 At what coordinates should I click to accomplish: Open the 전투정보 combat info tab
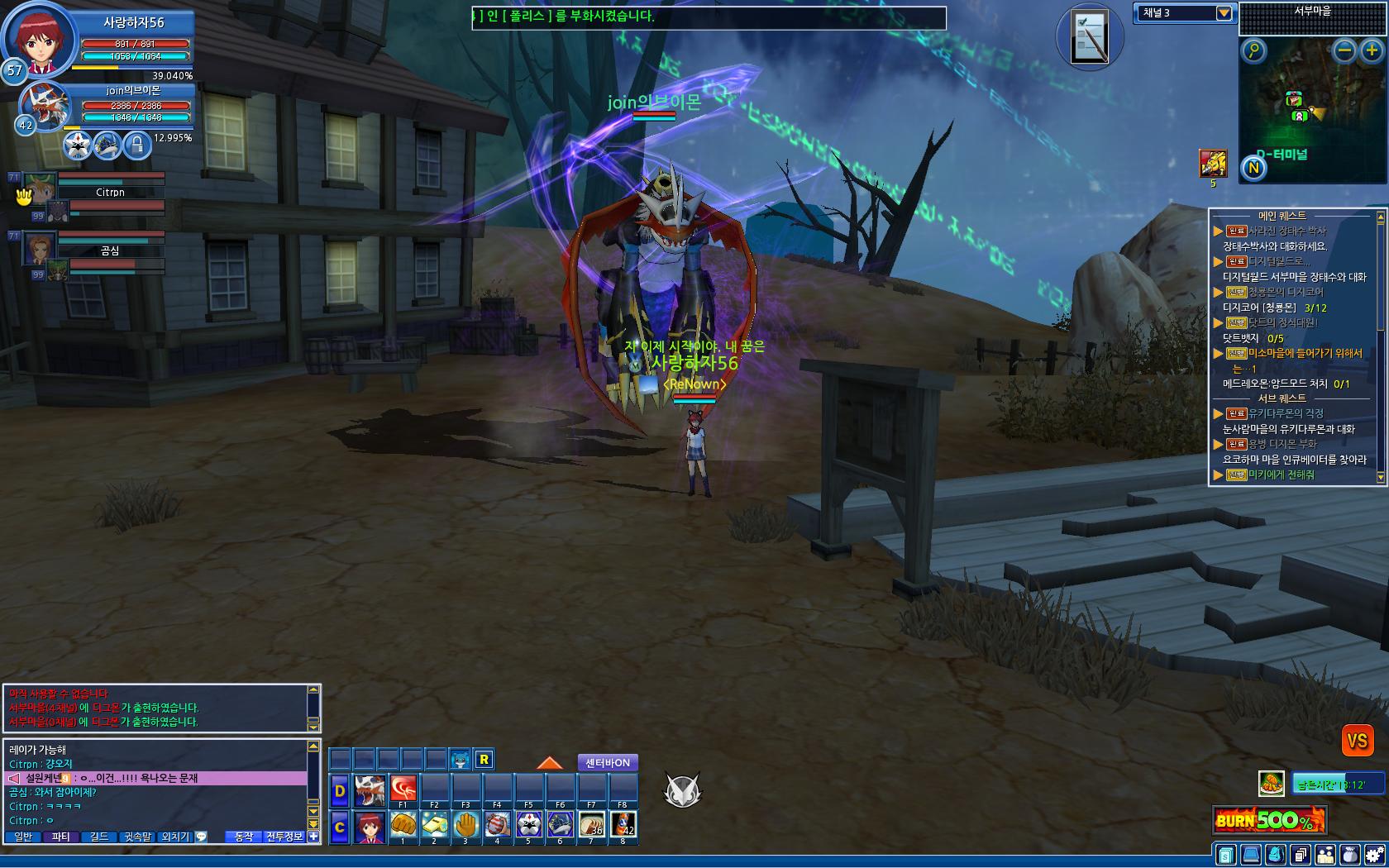click(x=284, y=837)
